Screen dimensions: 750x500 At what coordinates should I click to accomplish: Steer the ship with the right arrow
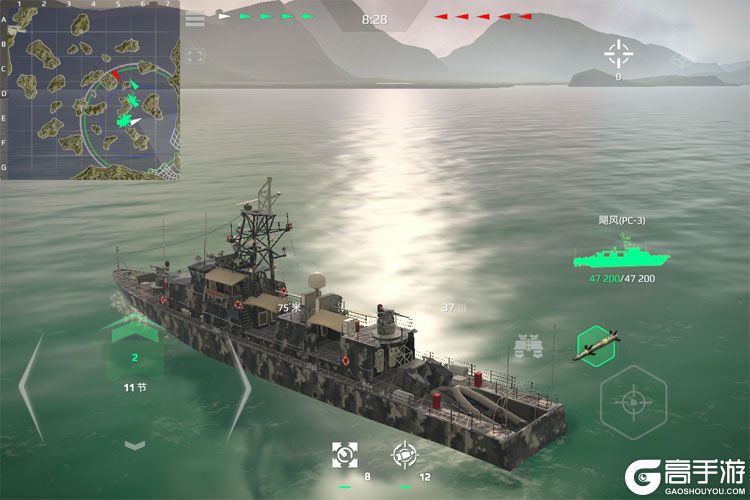tap(238, 385)
